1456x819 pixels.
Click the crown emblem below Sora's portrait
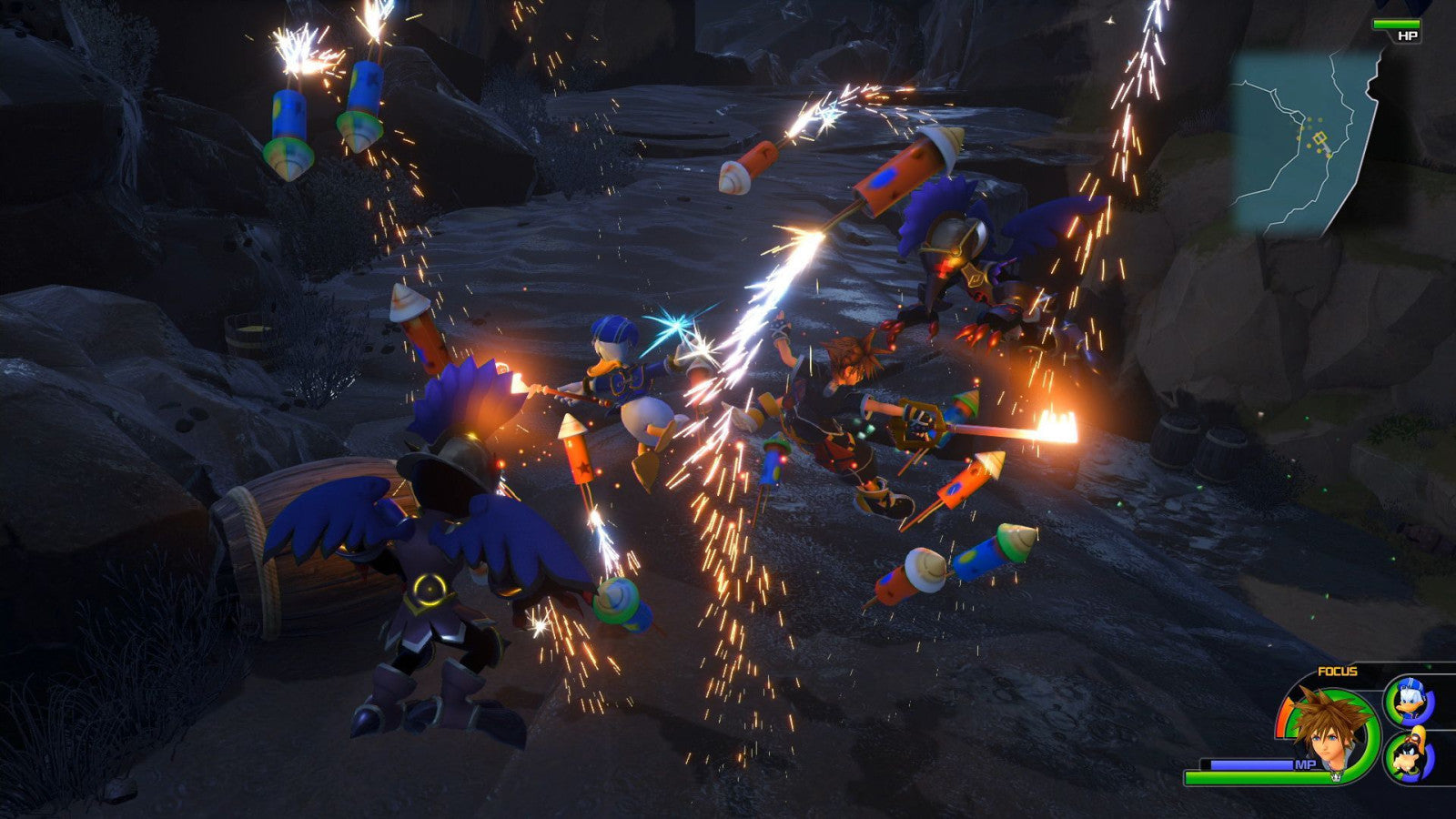click(x=1336, y=776)
